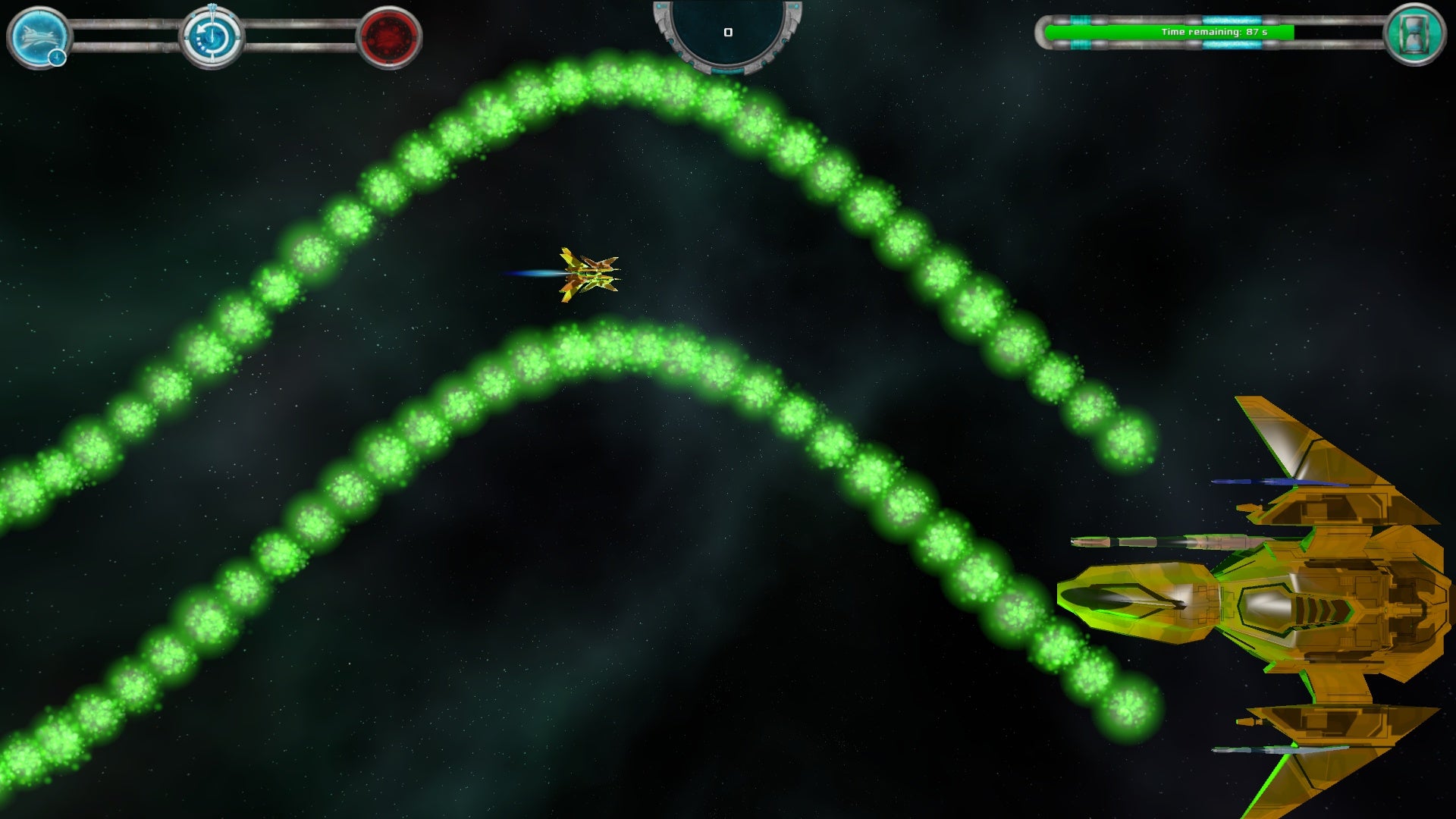Click the small clock badge on the ship icon
Screen dimensions: 1456x819
pyautogui.click(x=56, y=58)
